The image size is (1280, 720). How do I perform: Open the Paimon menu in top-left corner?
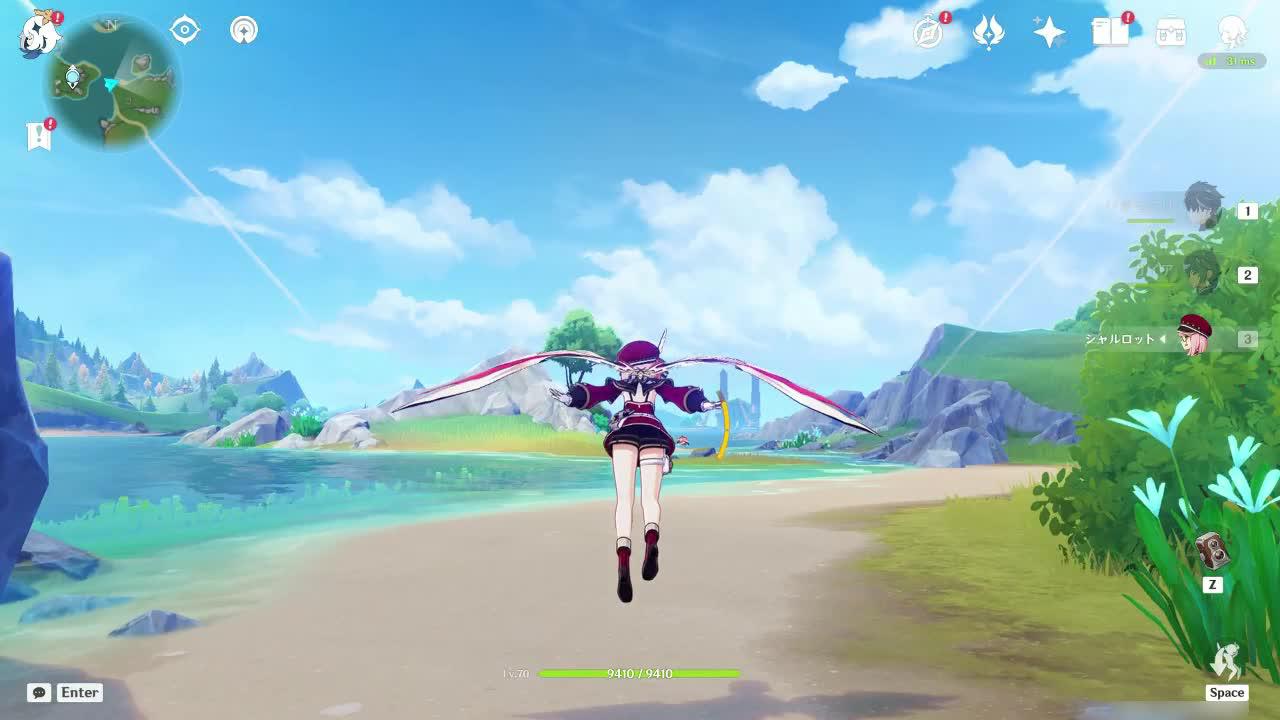tap(40, 33)
